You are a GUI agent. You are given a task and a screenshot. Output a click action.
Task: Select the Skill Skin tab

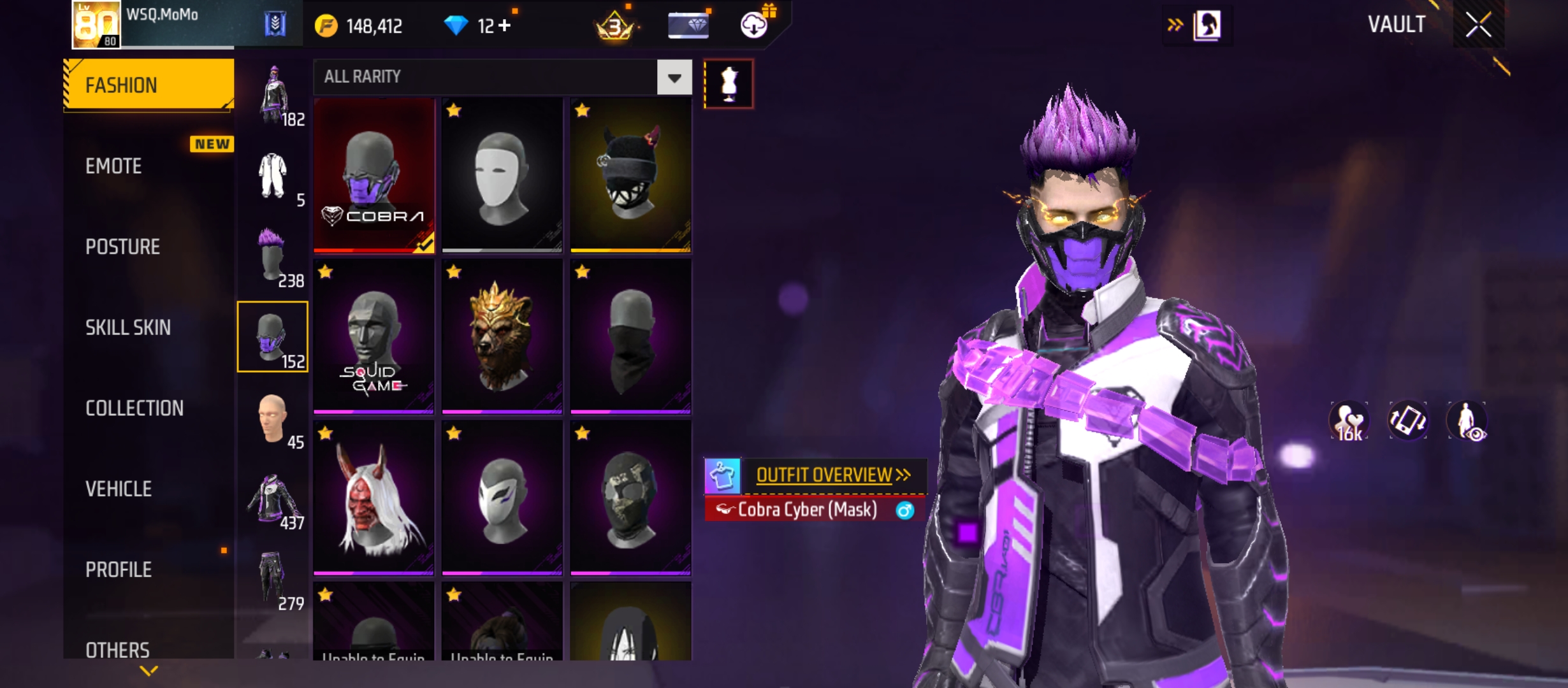coord(128,327)
